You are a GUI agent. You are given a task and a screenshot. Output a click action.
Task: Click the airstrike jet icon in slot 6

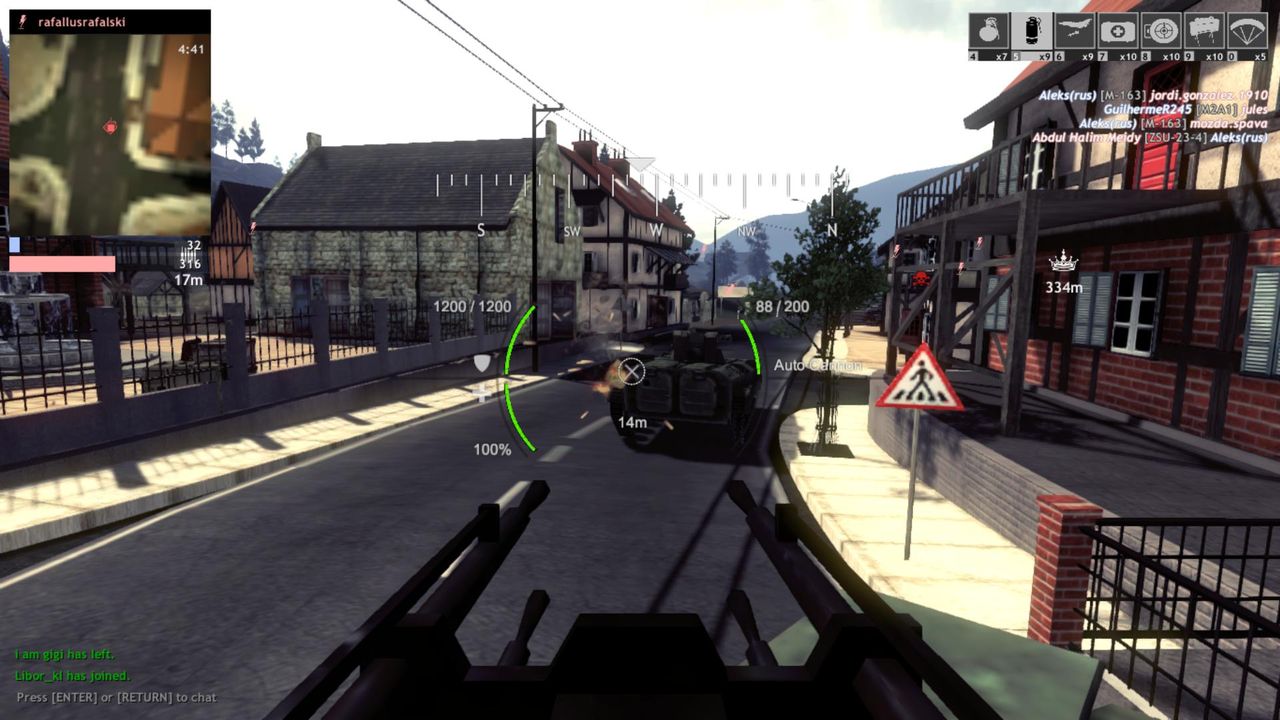[1075, 29]
